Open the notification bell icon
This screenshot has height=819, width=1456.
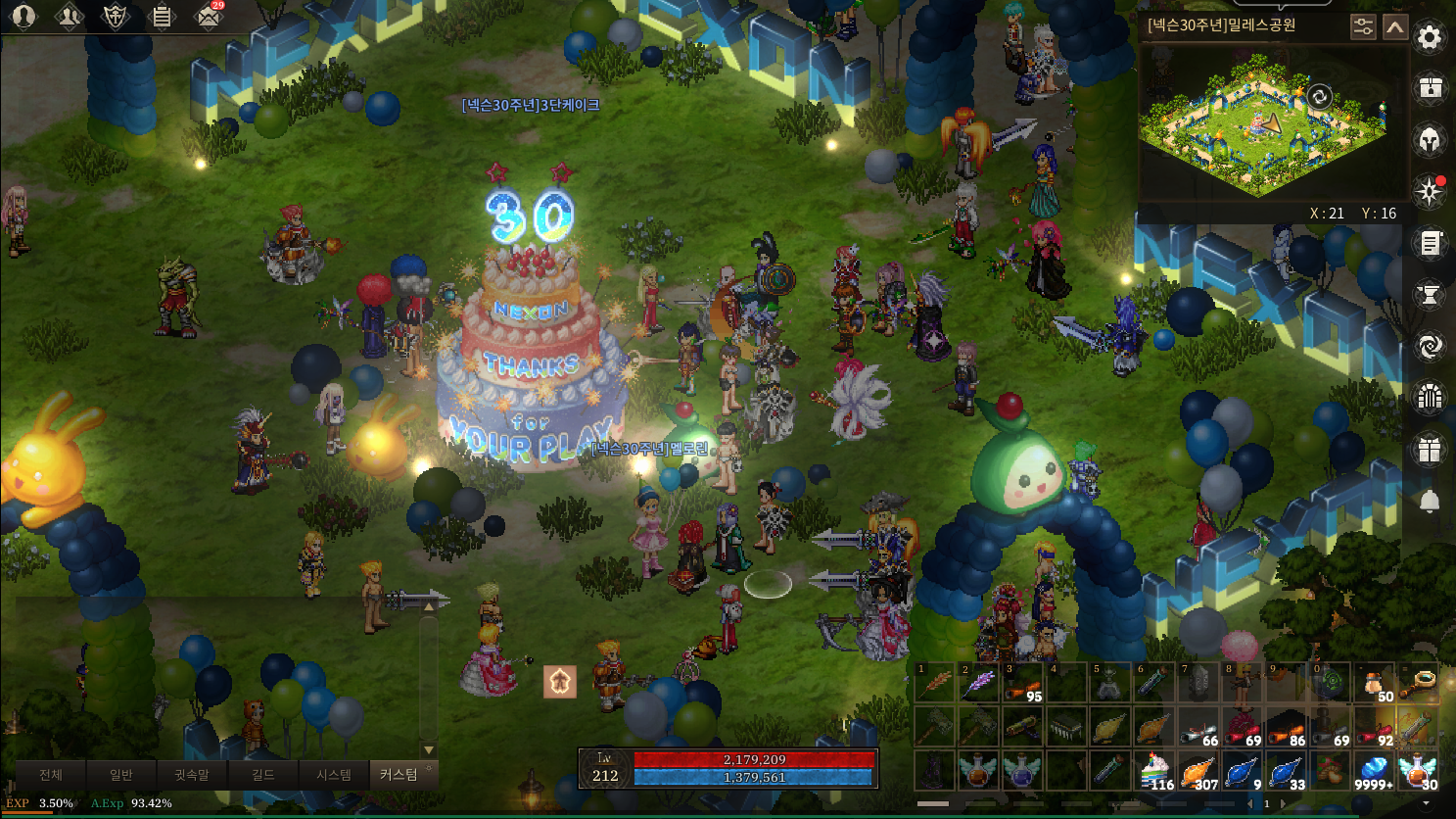tap(1430, 502)
